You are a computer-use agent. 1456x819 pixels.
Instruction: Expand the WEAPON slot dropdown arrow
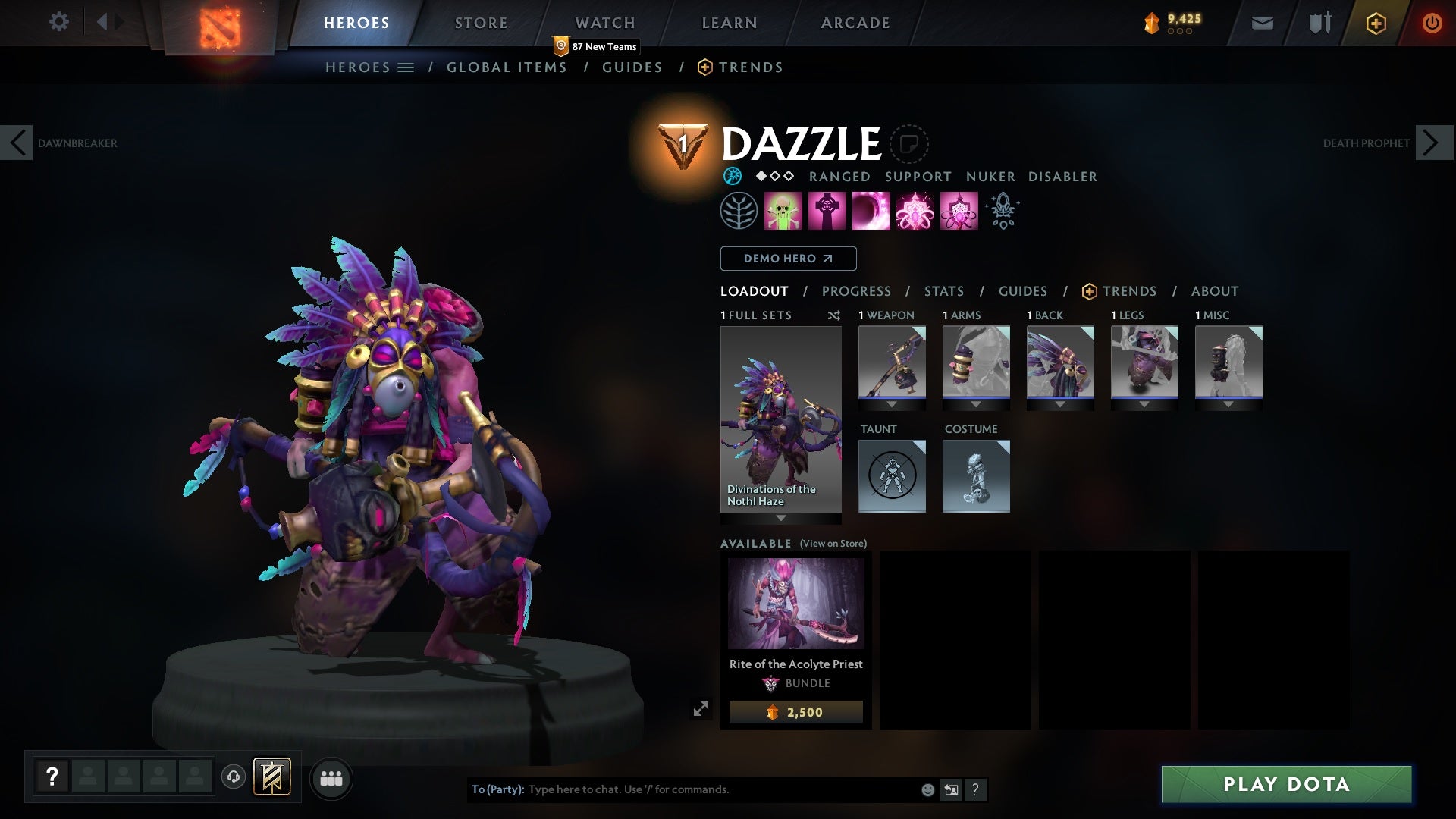click(892, 404)
